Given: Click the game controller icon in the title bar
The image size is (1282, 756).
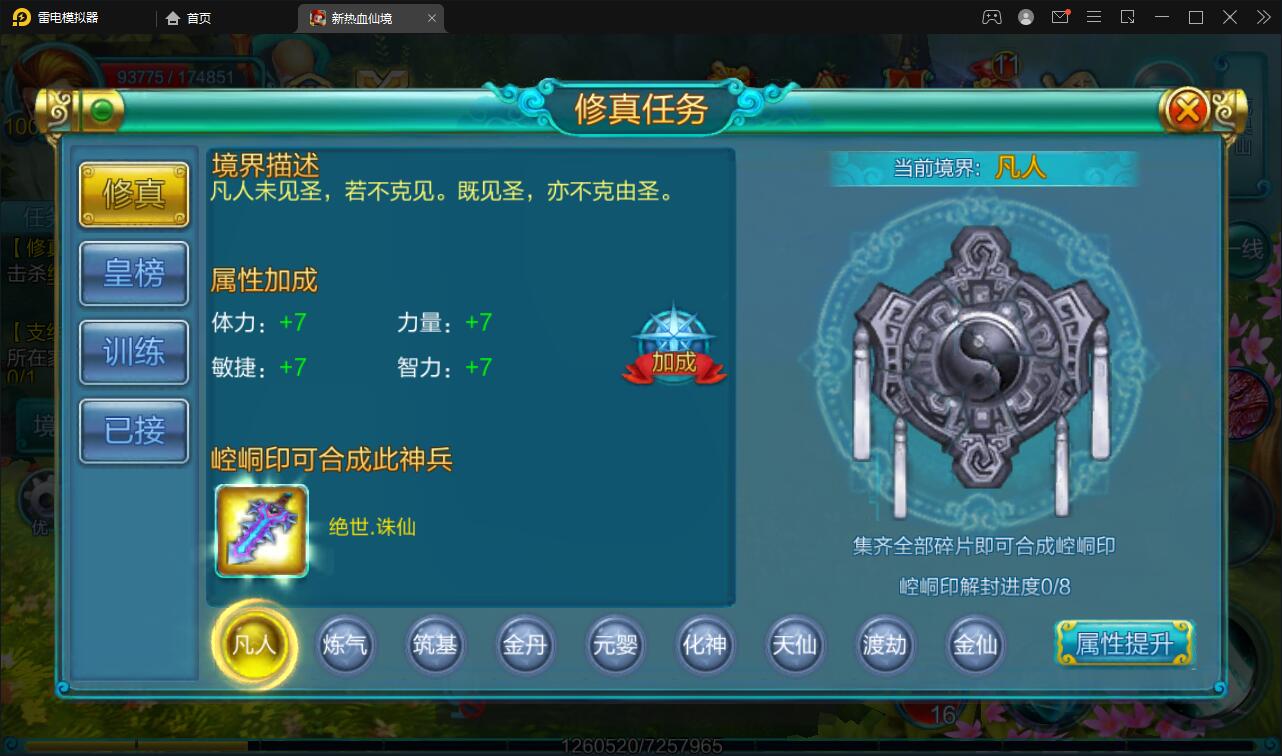Looking at the screenshot, I should point(991,17).
